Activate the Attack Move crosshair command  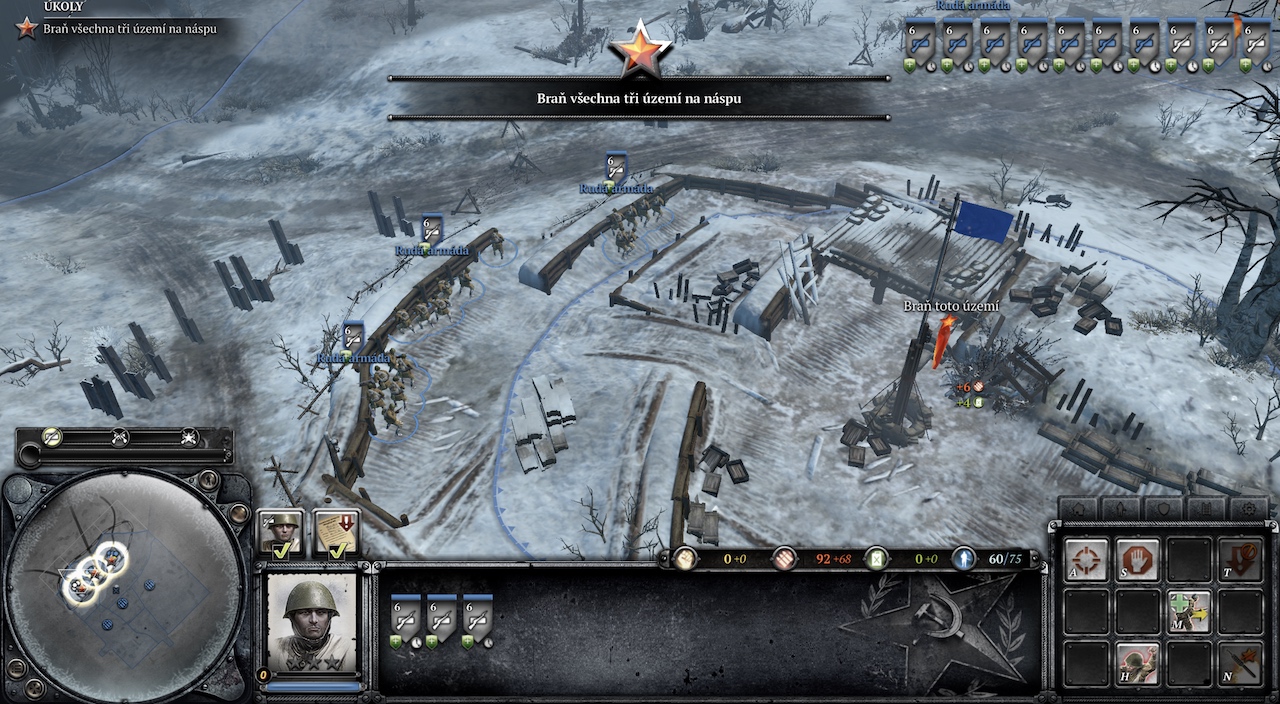(x=1085, y=560)
